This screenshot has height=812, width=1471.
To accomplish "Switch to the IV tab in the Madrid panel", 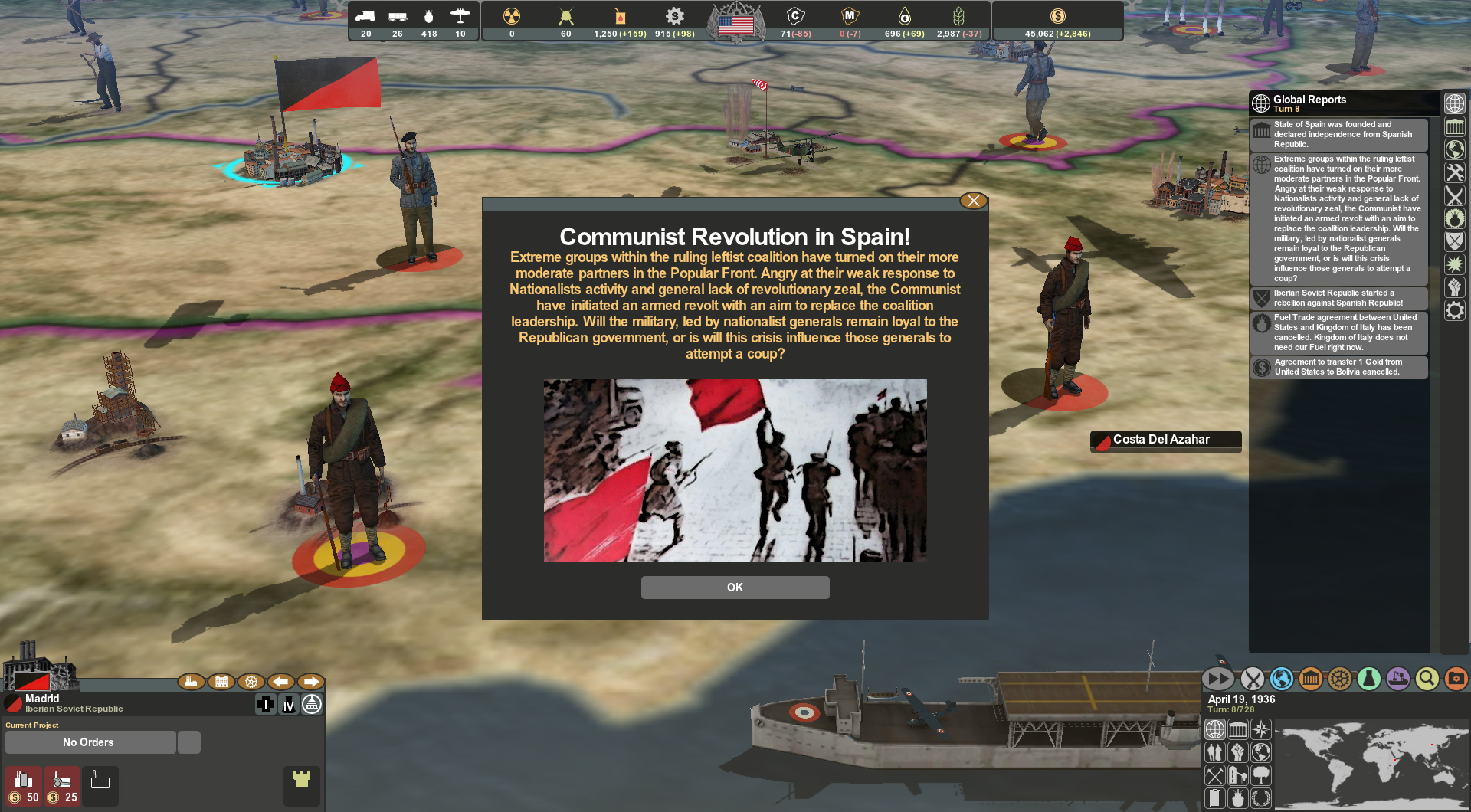I will click(x=288, y=705).
